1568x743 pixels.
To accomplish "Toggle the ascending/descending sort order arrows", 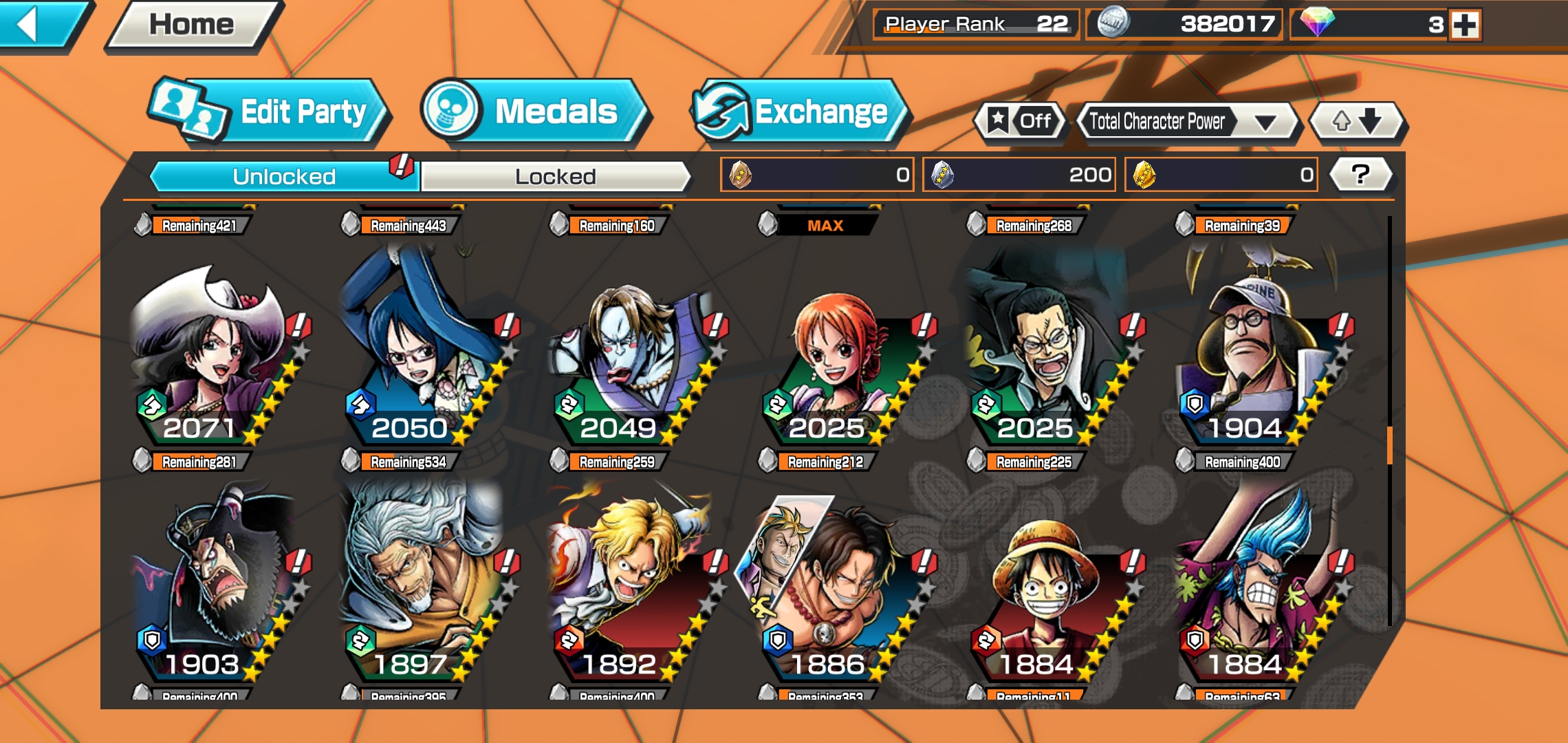I will 1355,121.
